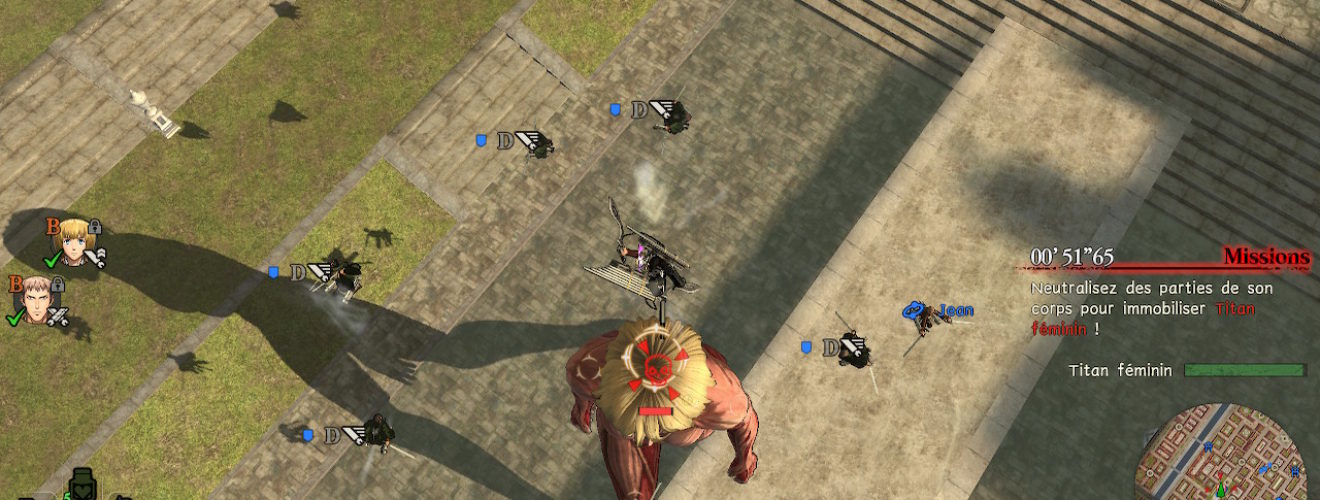Select the green canister item icon

[84, 487]
